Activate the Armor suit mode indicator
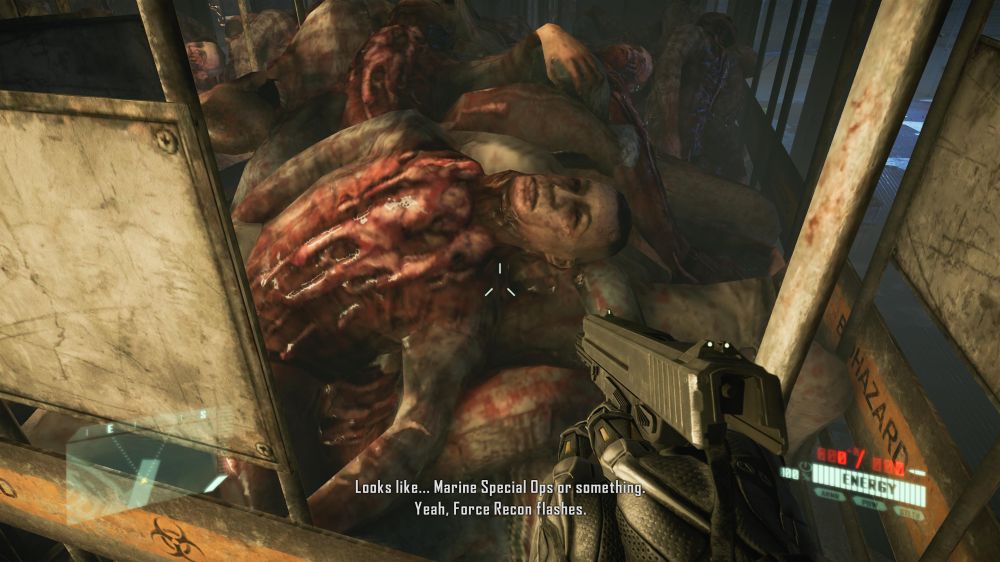This screenshot has height=562, width=1000. [829, 494]
